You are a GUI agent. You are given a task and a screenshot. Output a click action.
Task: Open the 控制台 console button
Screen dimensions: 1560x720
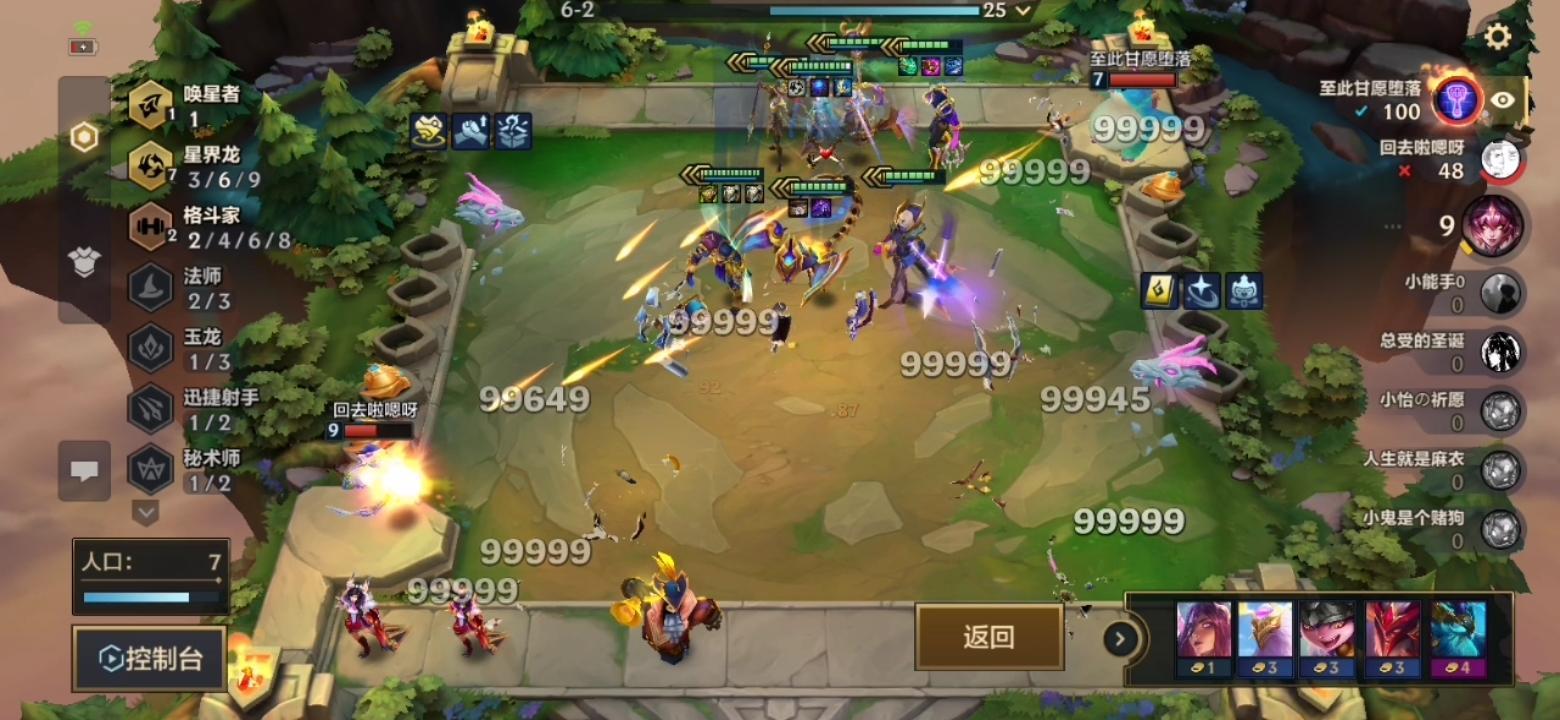(148, 658)
